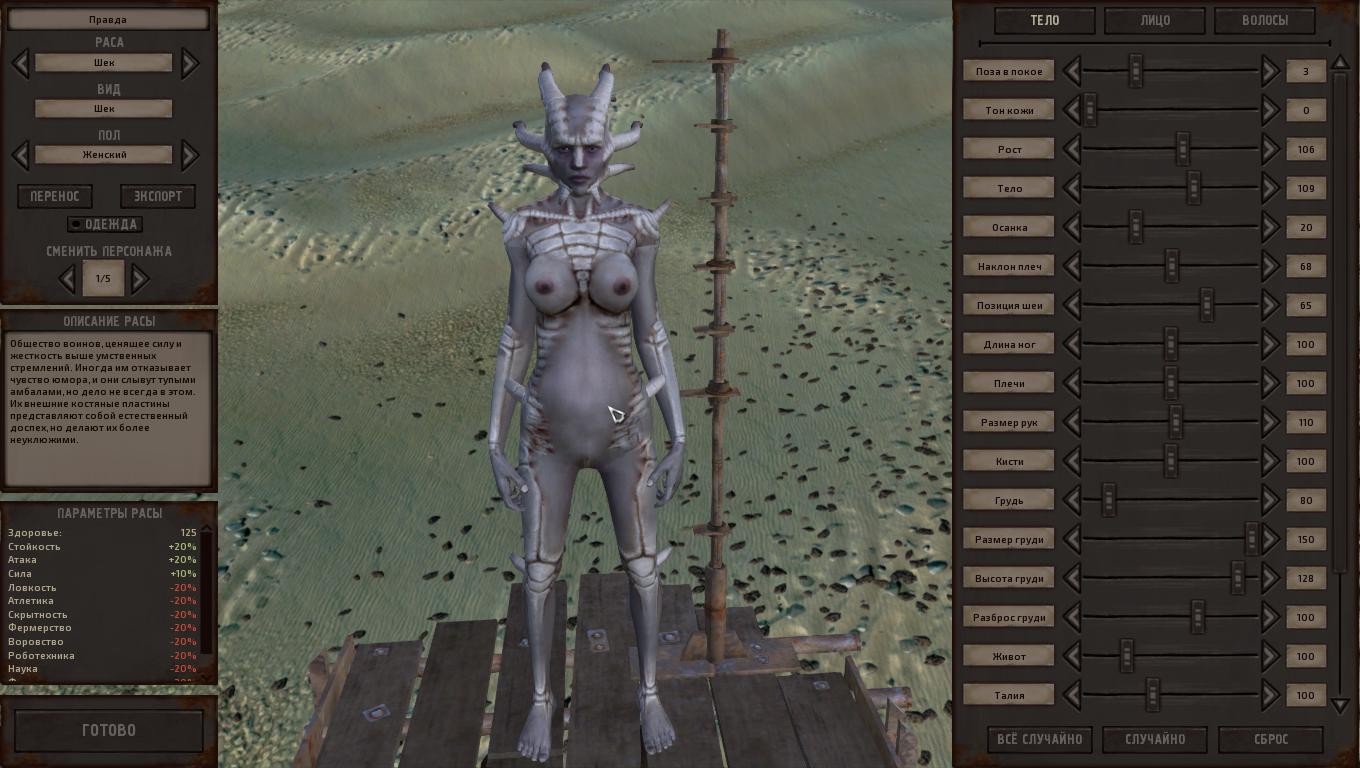1360x768 pixels.
Task: Edit the character name field Правда
Action: coord(108,19)
